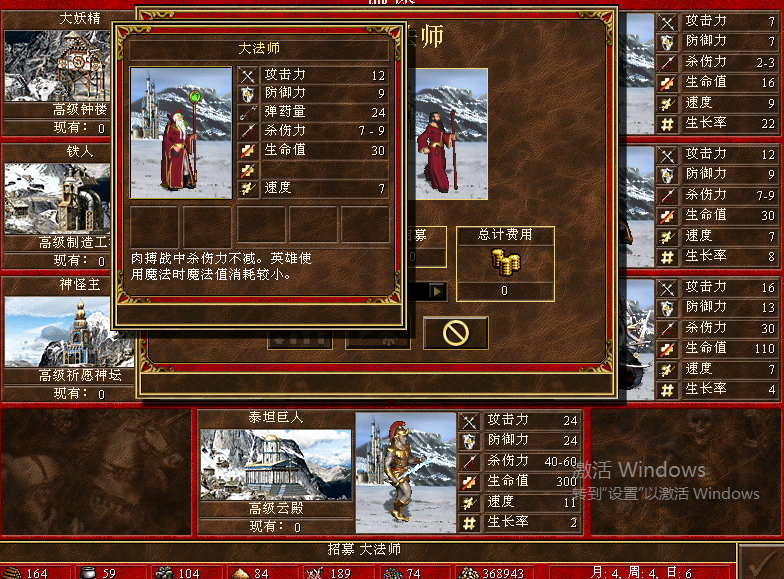Click the Arch Mage portrait in info popup
Viewport: 784px width, 579px height.
(181, 133)
